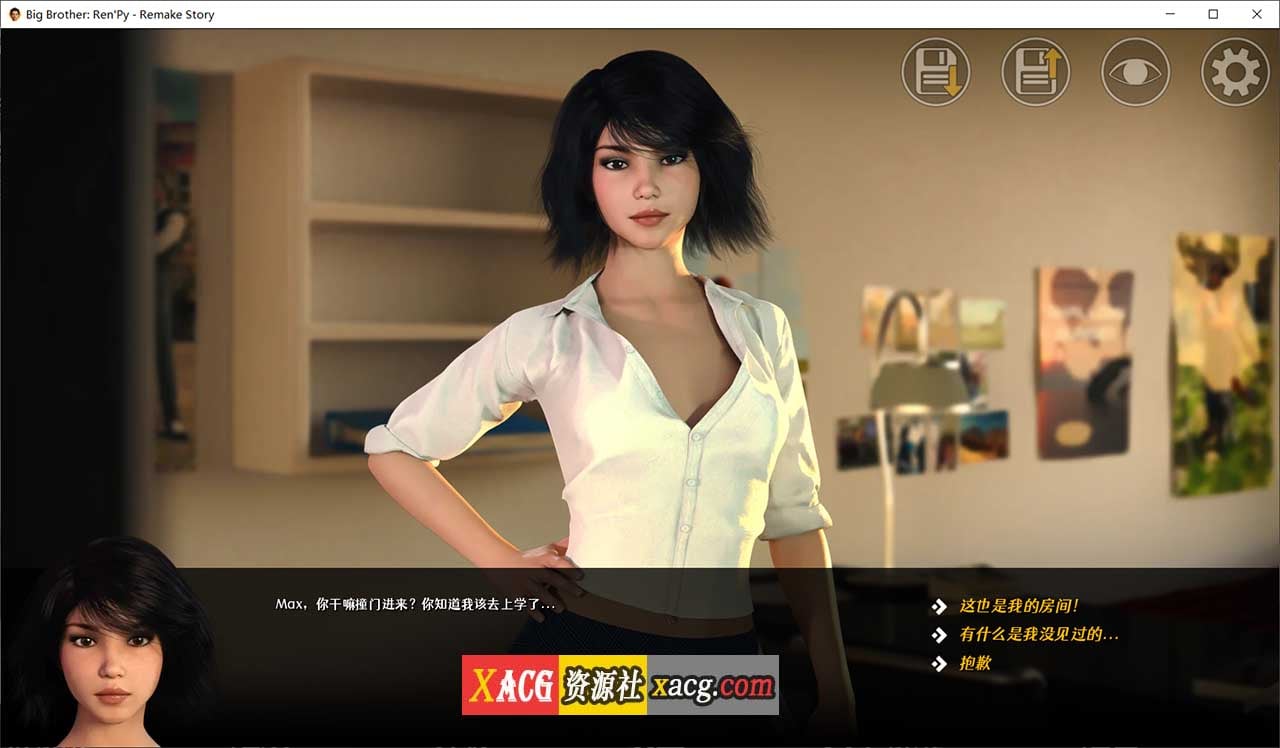Screen dimensions: 1280x748
Task: Minimize the game window
Action: click(x=1169, y=14)
